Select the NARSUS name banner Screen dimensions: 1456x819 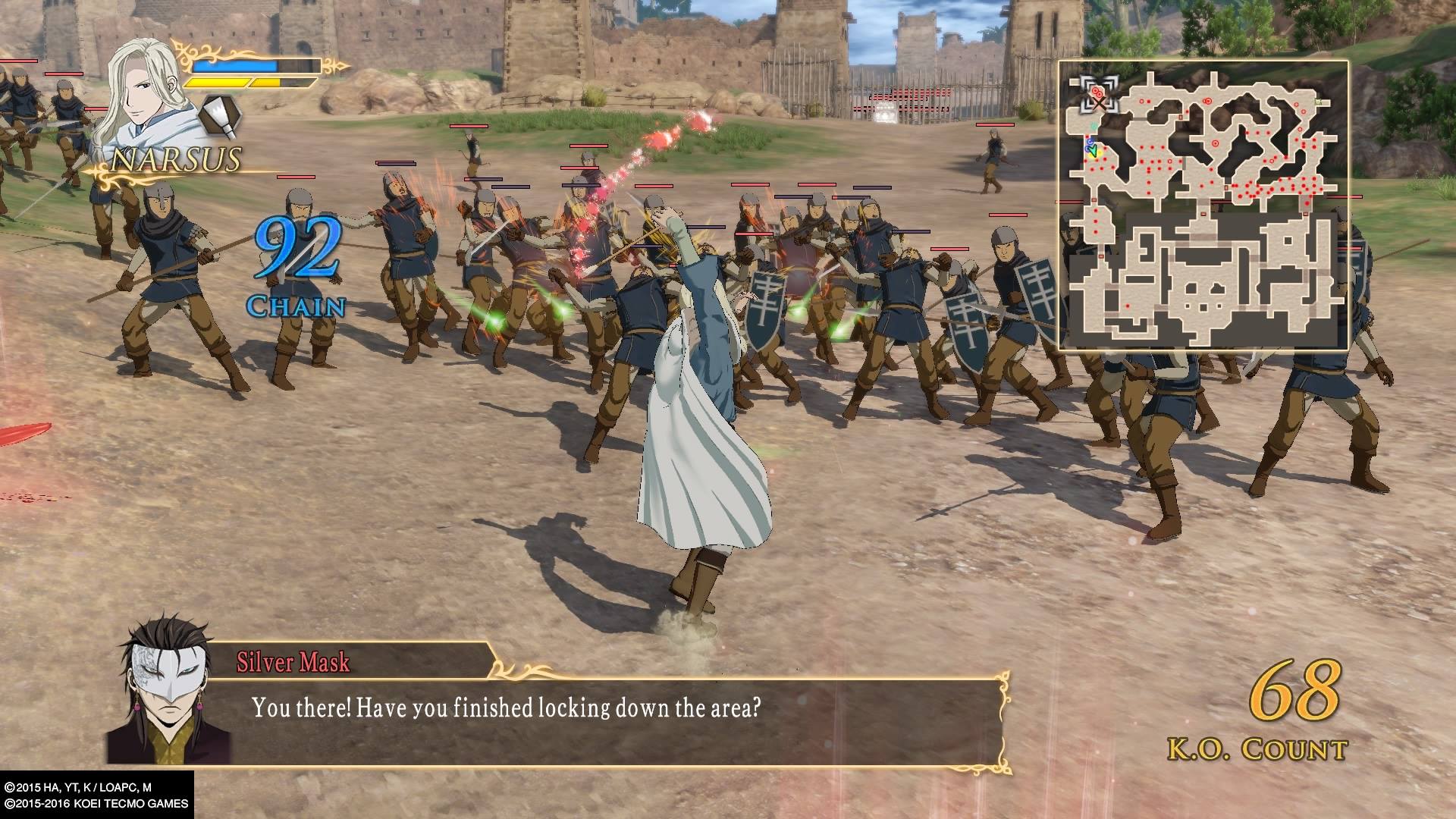point(176,161)
